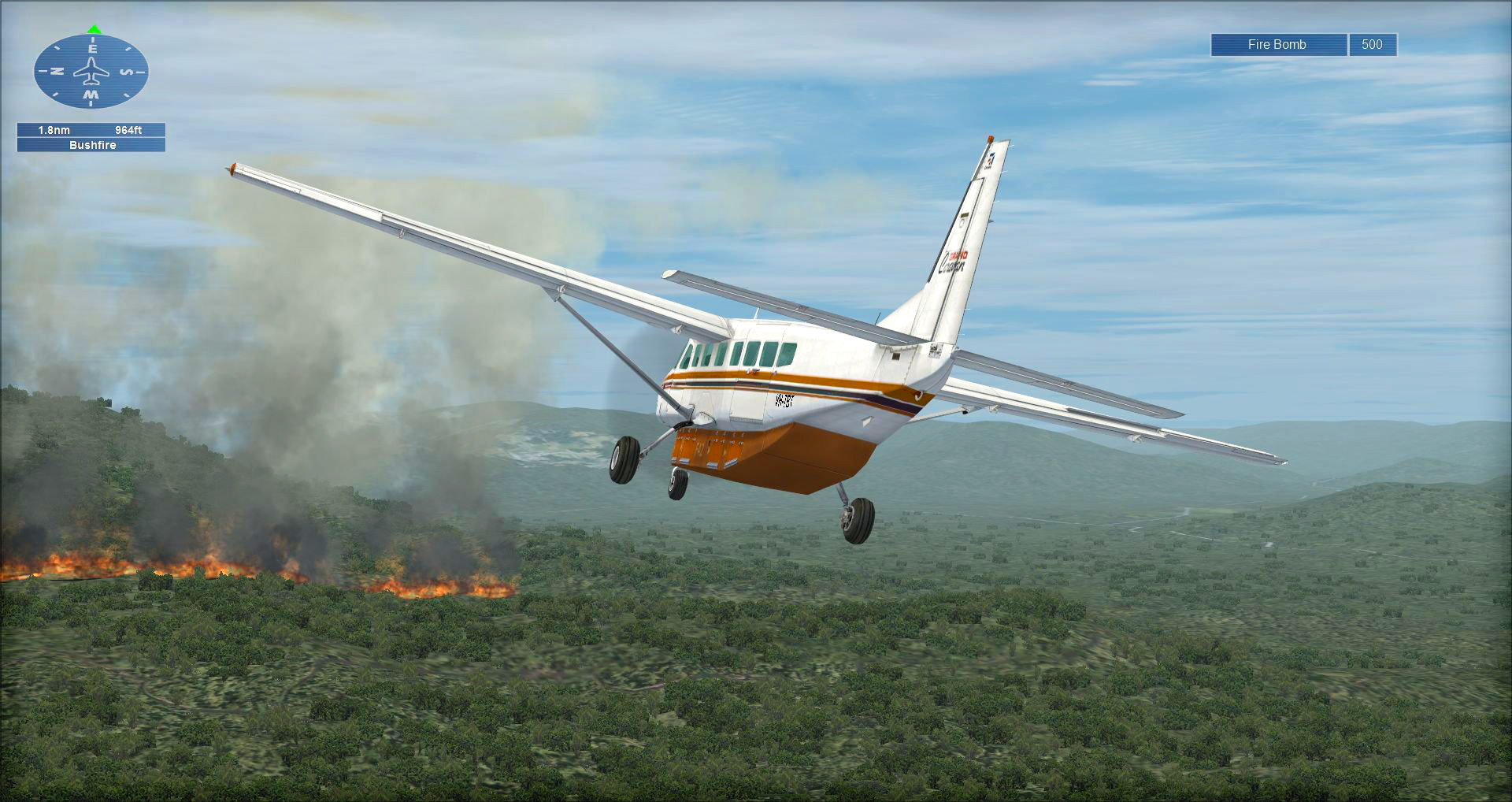Click the Fire Bomb button
Viewport: 1512px width, 802px height.
1277,45
